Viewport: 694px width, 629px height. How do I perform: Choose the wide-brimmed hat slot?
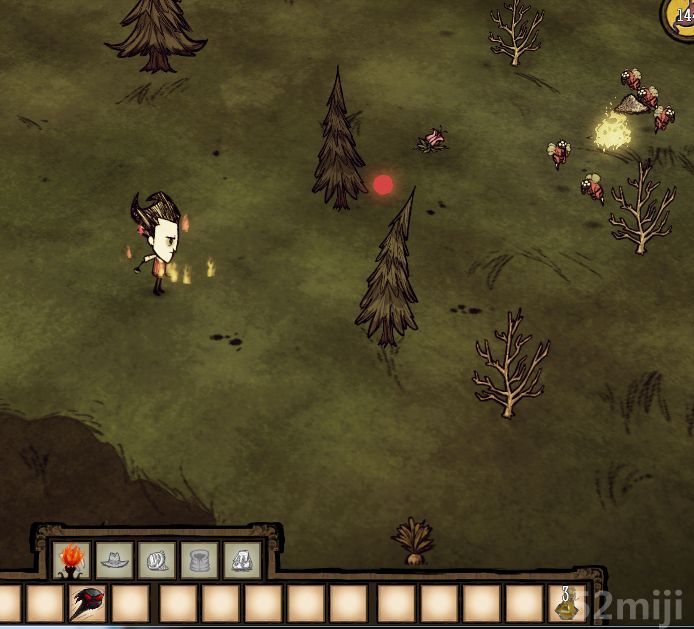click(x=115, y=560)
